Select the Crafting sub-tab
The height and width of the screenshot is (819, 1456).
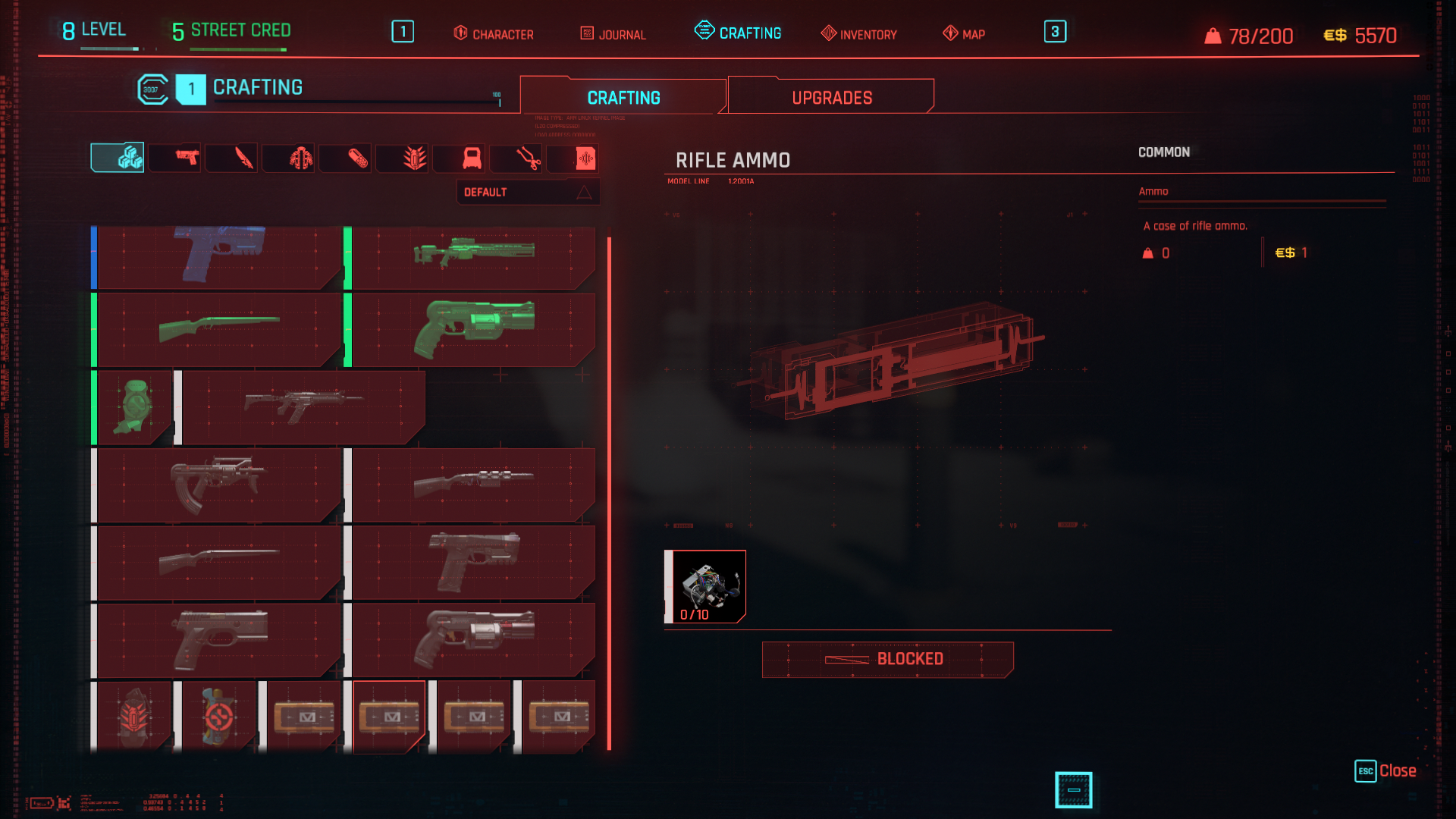click(623, 97)
